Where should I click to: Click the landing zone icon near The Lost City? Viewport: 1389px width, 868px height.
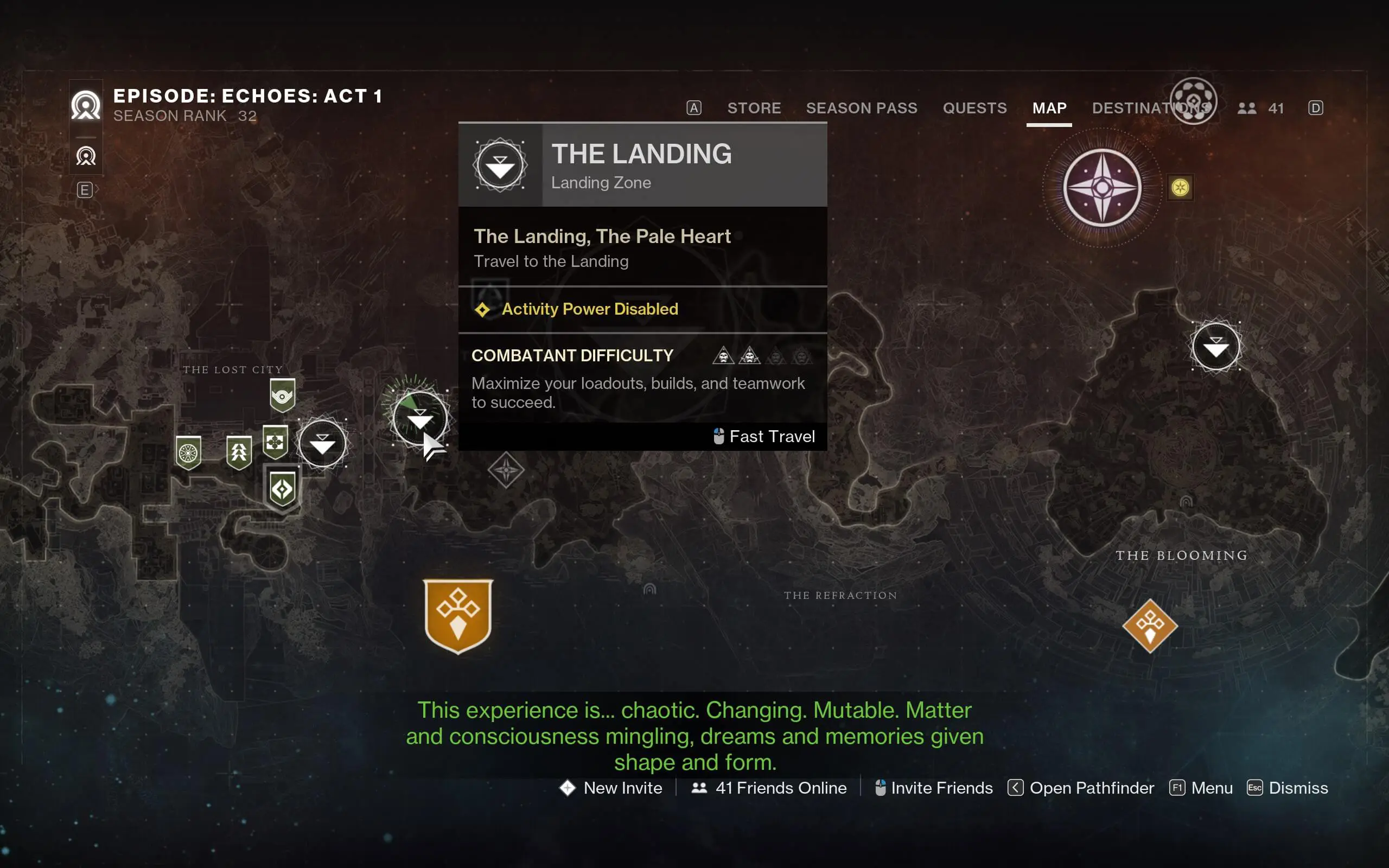[323, 443]
